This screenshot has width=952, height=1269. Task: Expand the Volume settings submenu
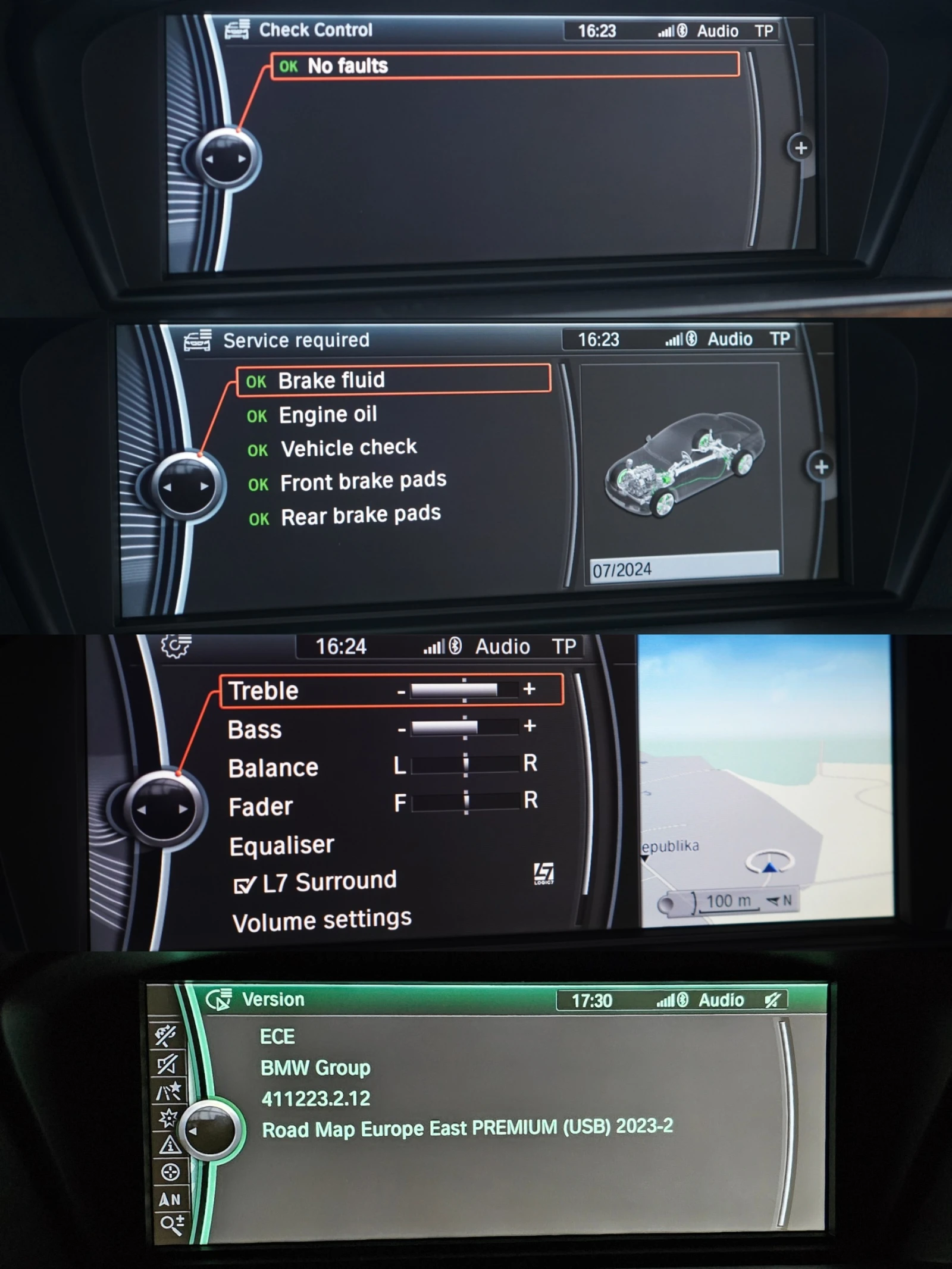point(321,919)
